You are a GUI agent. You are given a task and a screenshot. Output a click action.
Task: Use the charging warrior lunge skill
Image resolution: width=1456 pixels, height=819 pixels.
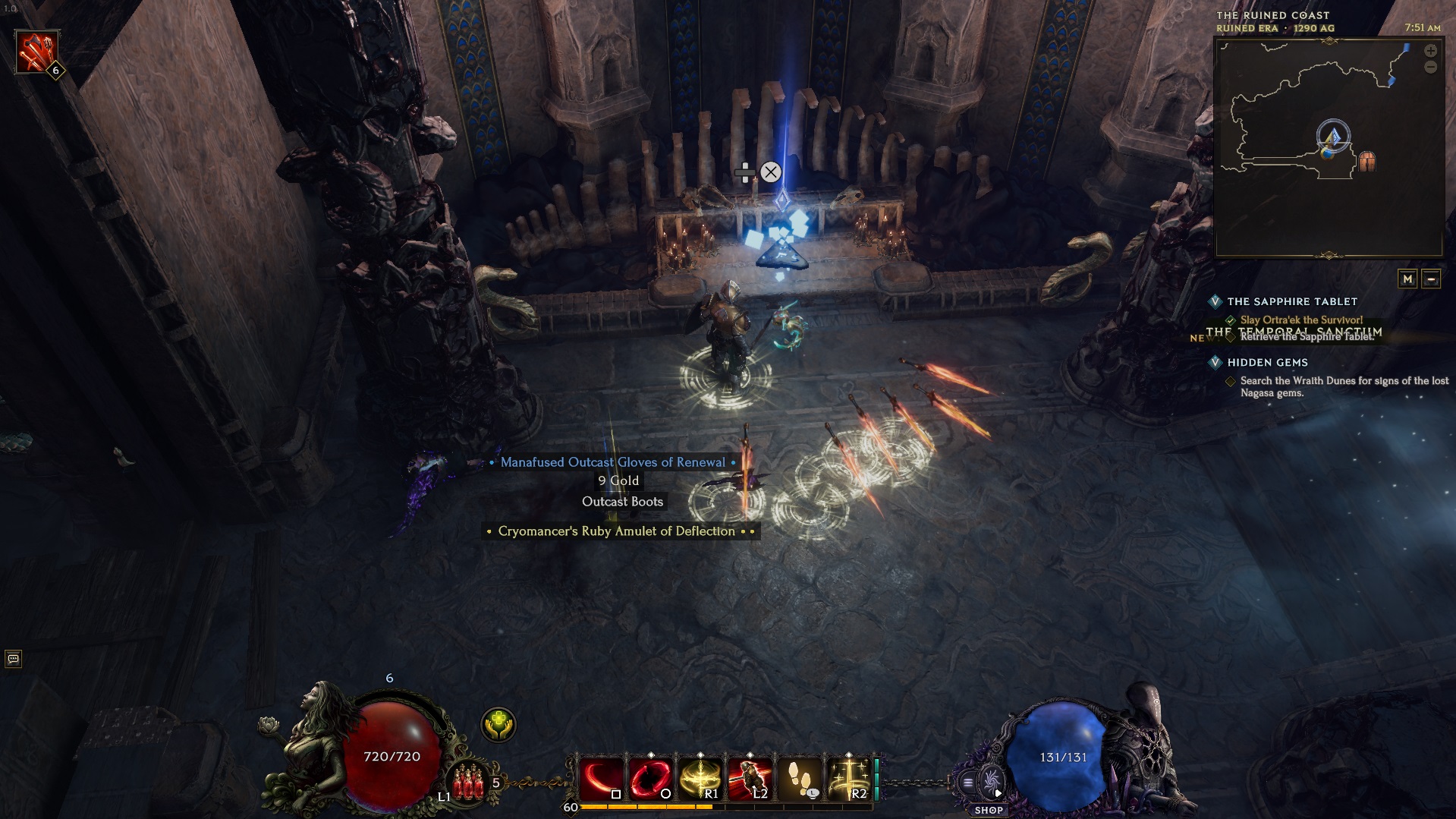(749, 780)
